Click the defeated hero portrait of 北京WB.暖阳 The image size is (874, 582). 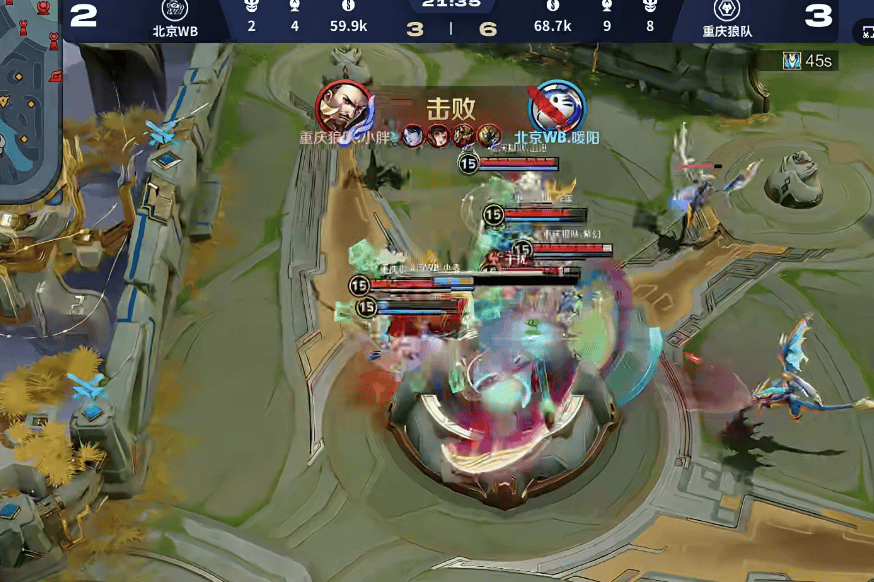tap(556, 106)
